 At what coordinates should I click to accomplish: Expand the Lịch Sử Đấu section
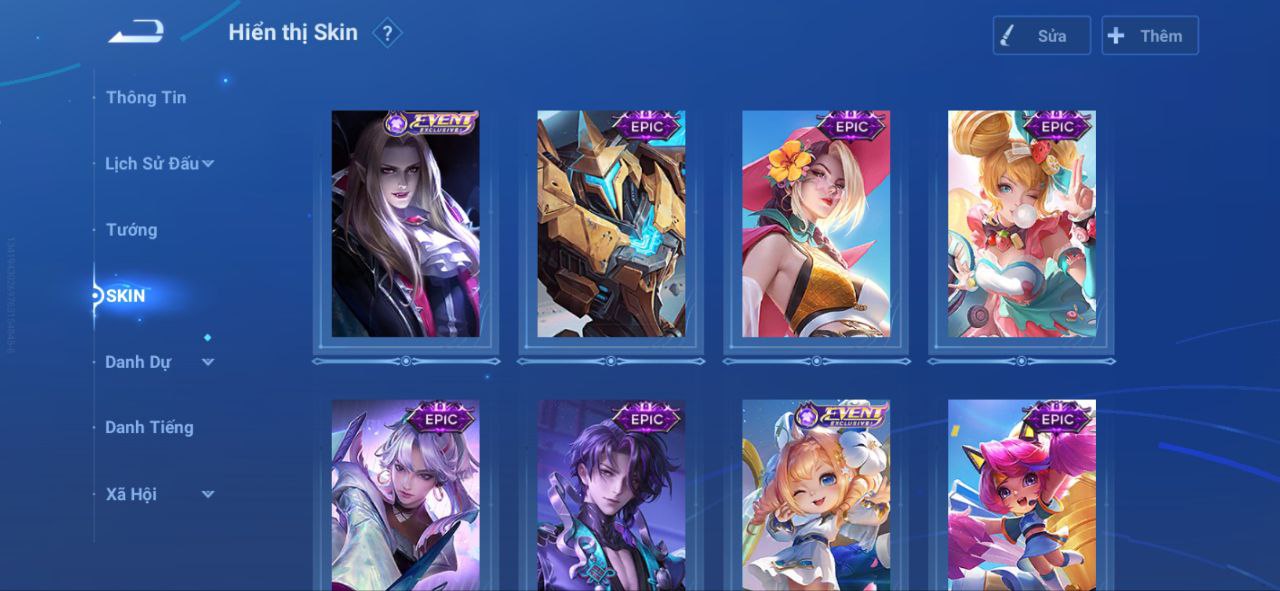point(160,163)
